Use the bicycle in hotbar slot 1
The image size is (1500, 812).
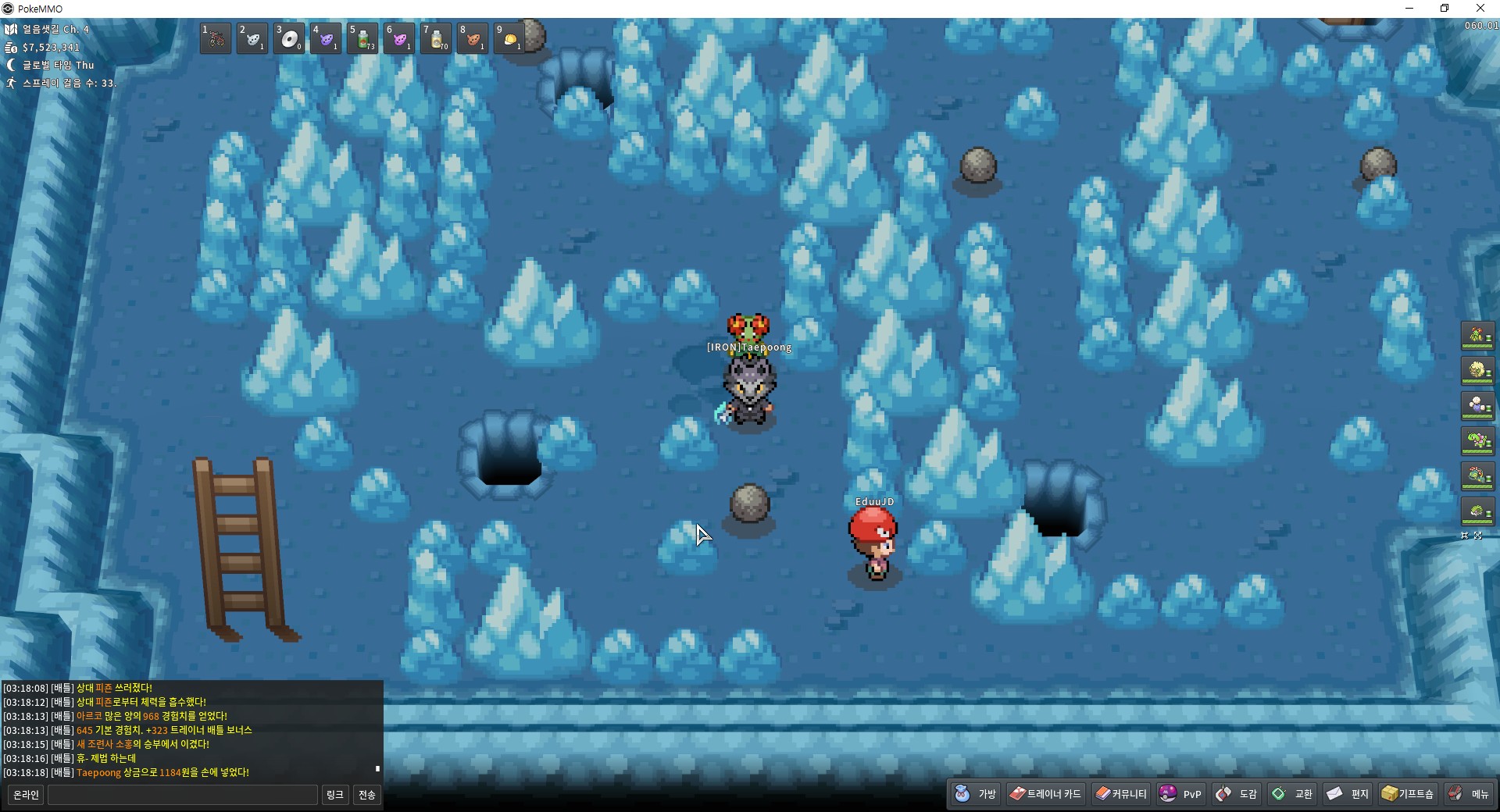tap(216, 37)
